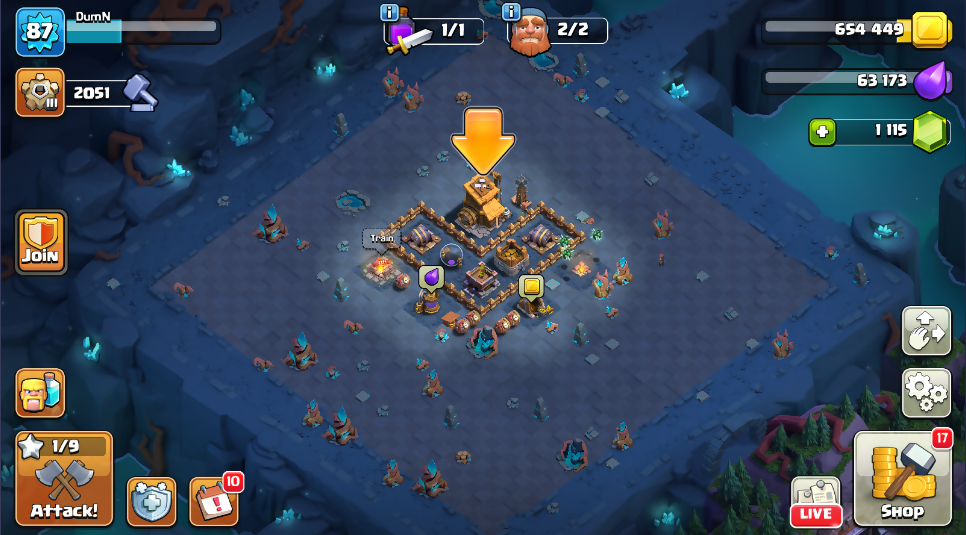Collect the gold coin bubble
This screenshot has height=535, width=966.
pyautogui.click(x=531, y=287)
